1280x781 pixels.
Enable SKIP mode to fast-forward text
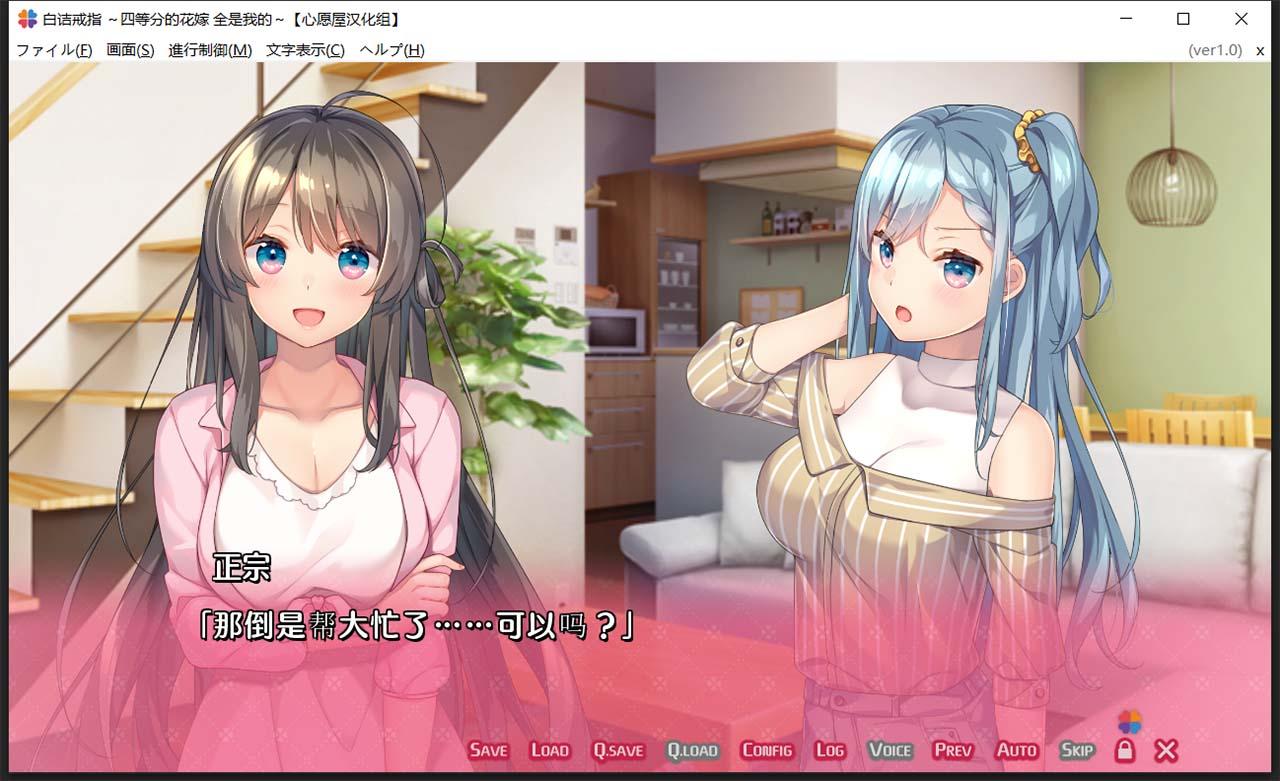(x=1077, y=749)
